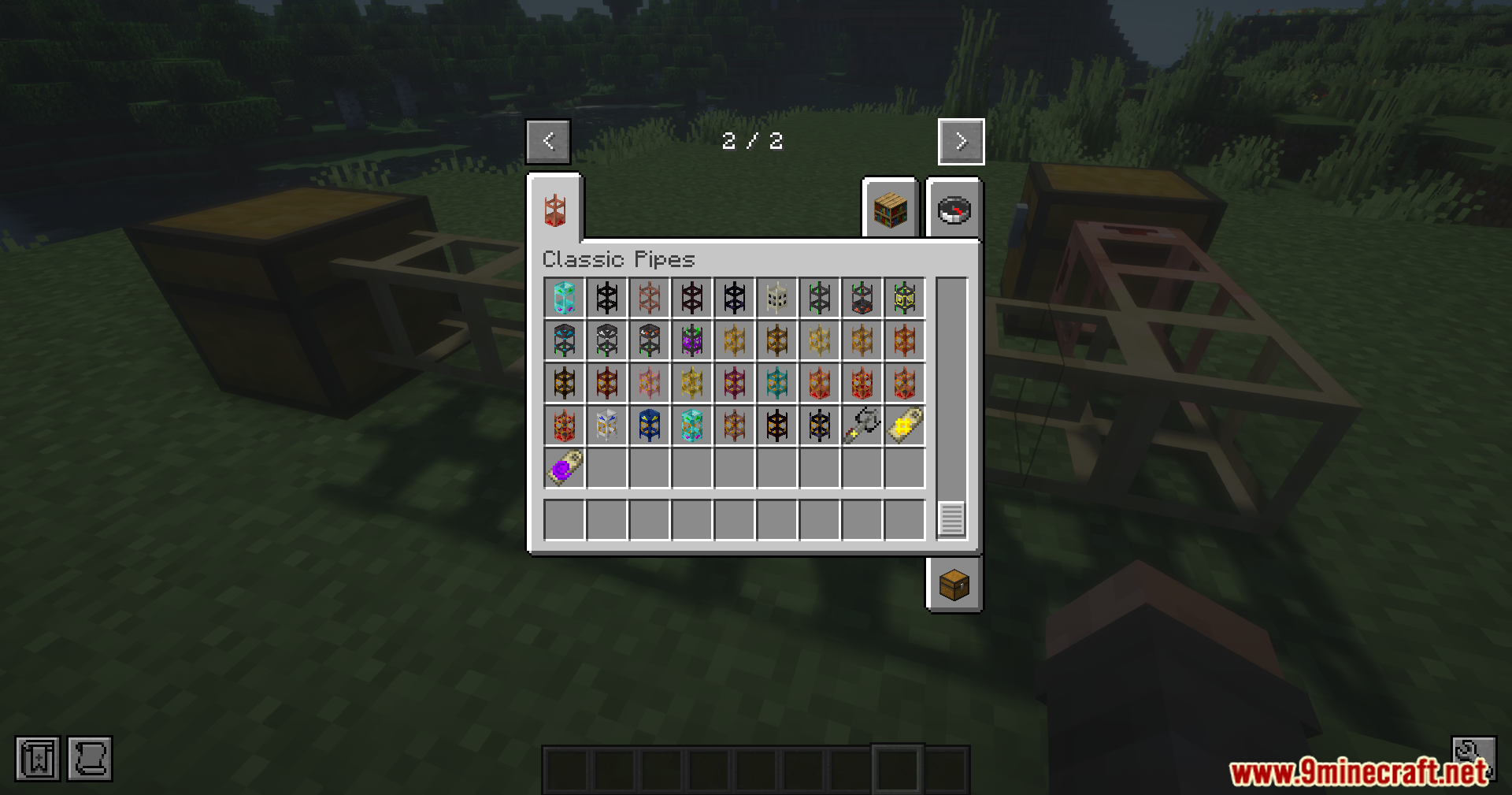Click the bookshelf inventory tab icon
The width and height of the screenshot is (1512, 795).
(890, 210)
